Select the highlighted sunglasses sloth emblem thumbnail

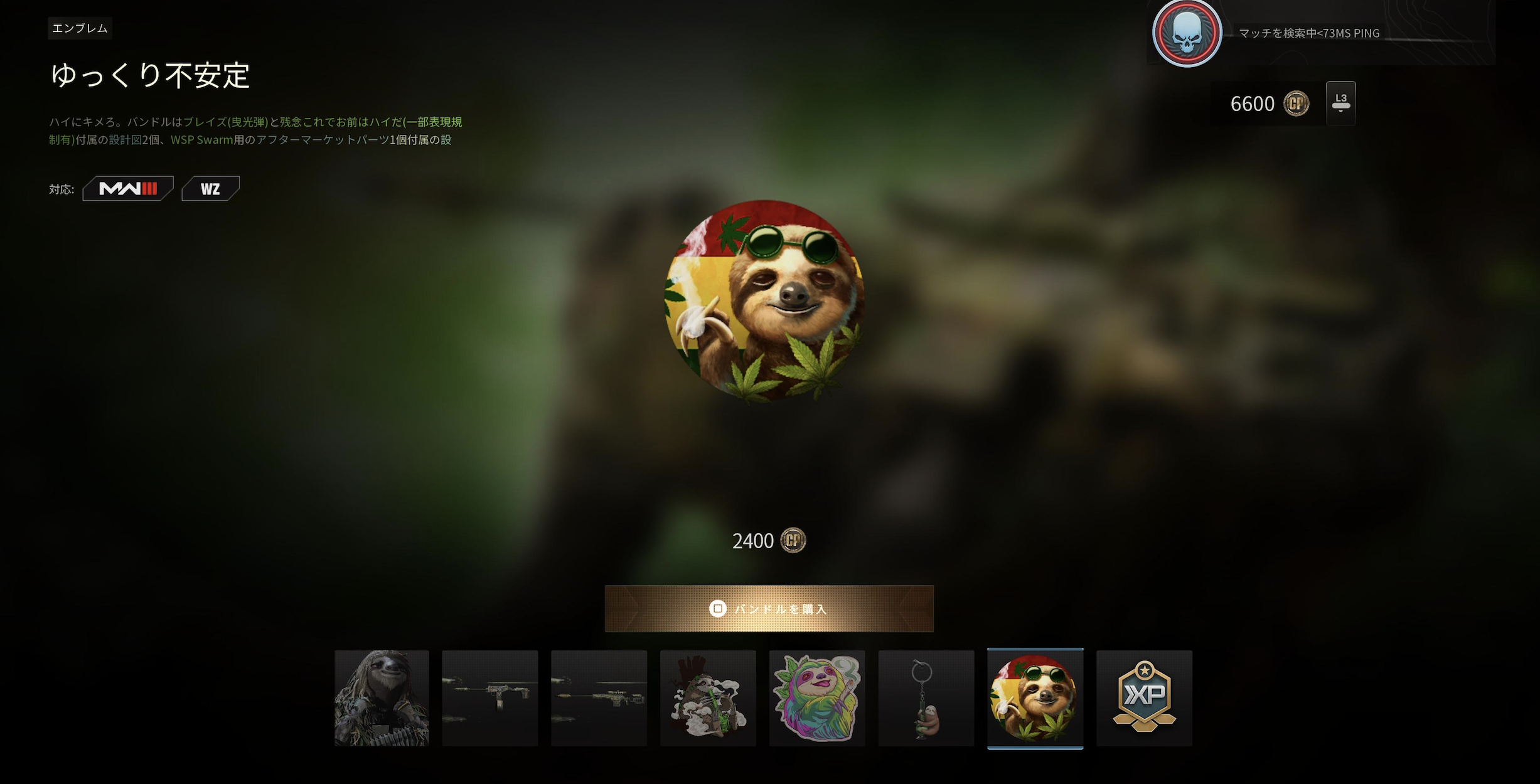tap(1035, 698)
